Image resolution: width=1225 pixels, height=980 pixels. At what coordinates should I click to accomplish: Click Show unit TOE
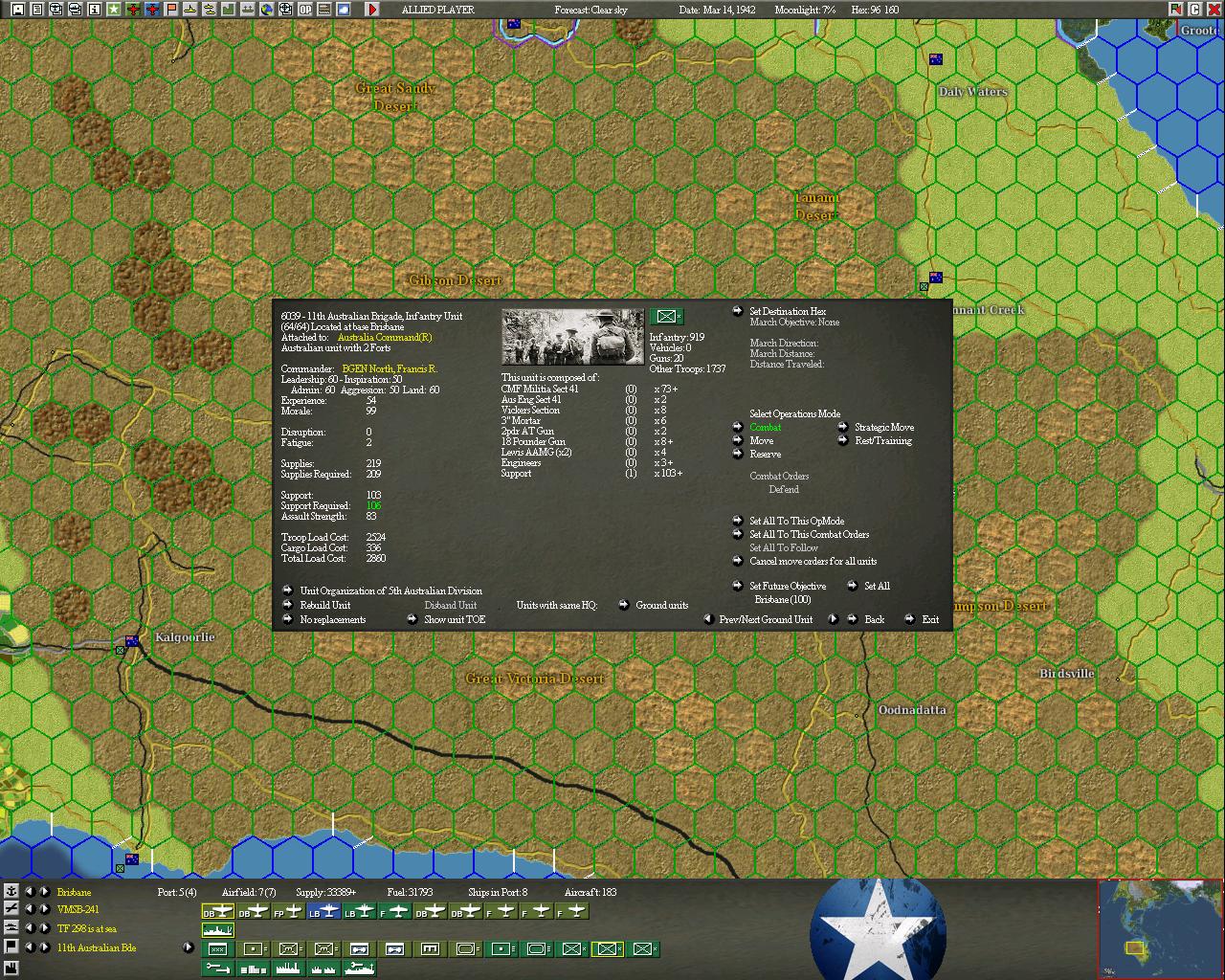(453, 619)
